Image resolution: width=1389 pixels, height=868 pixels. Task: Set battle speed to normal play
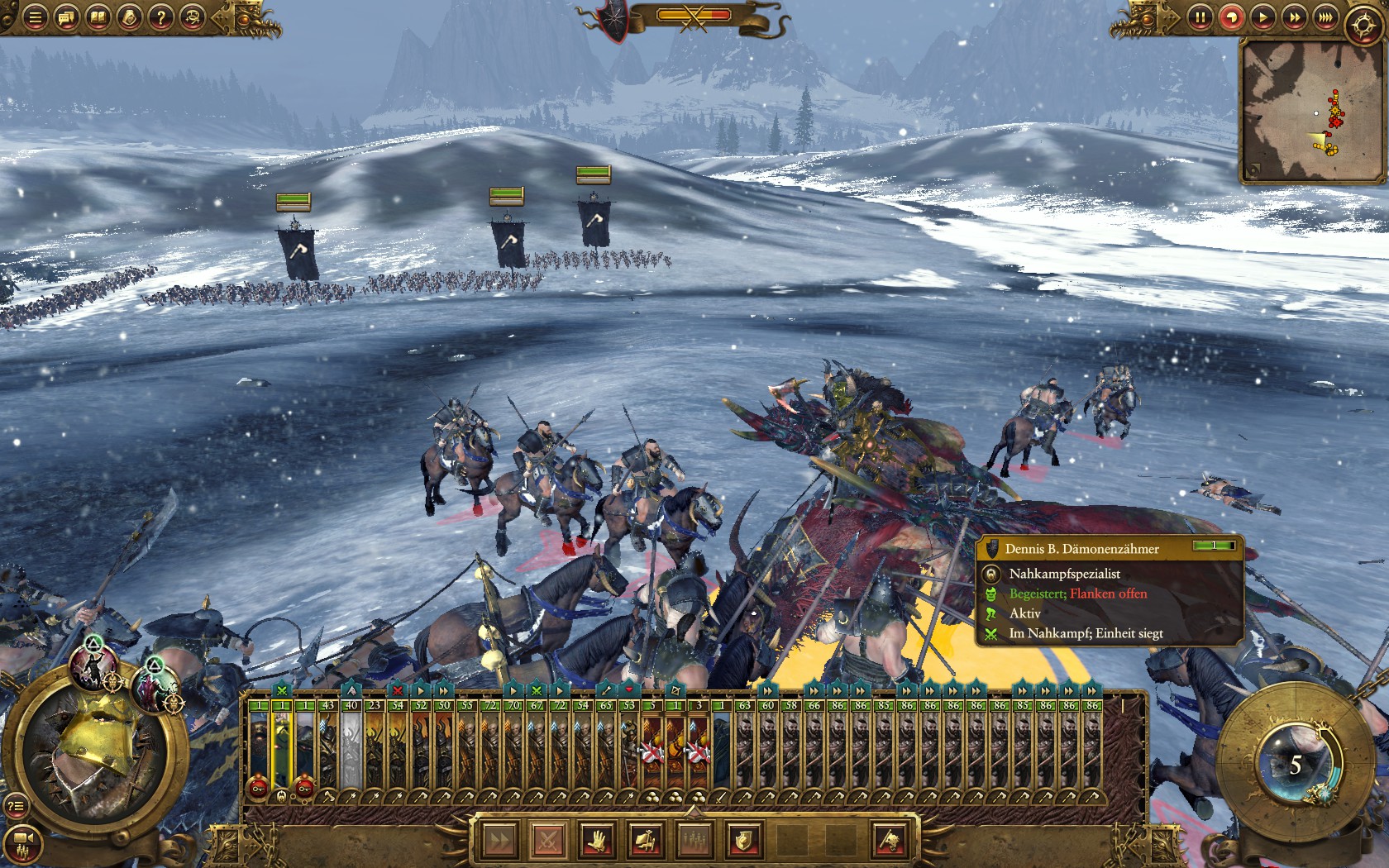point(1263,17)
